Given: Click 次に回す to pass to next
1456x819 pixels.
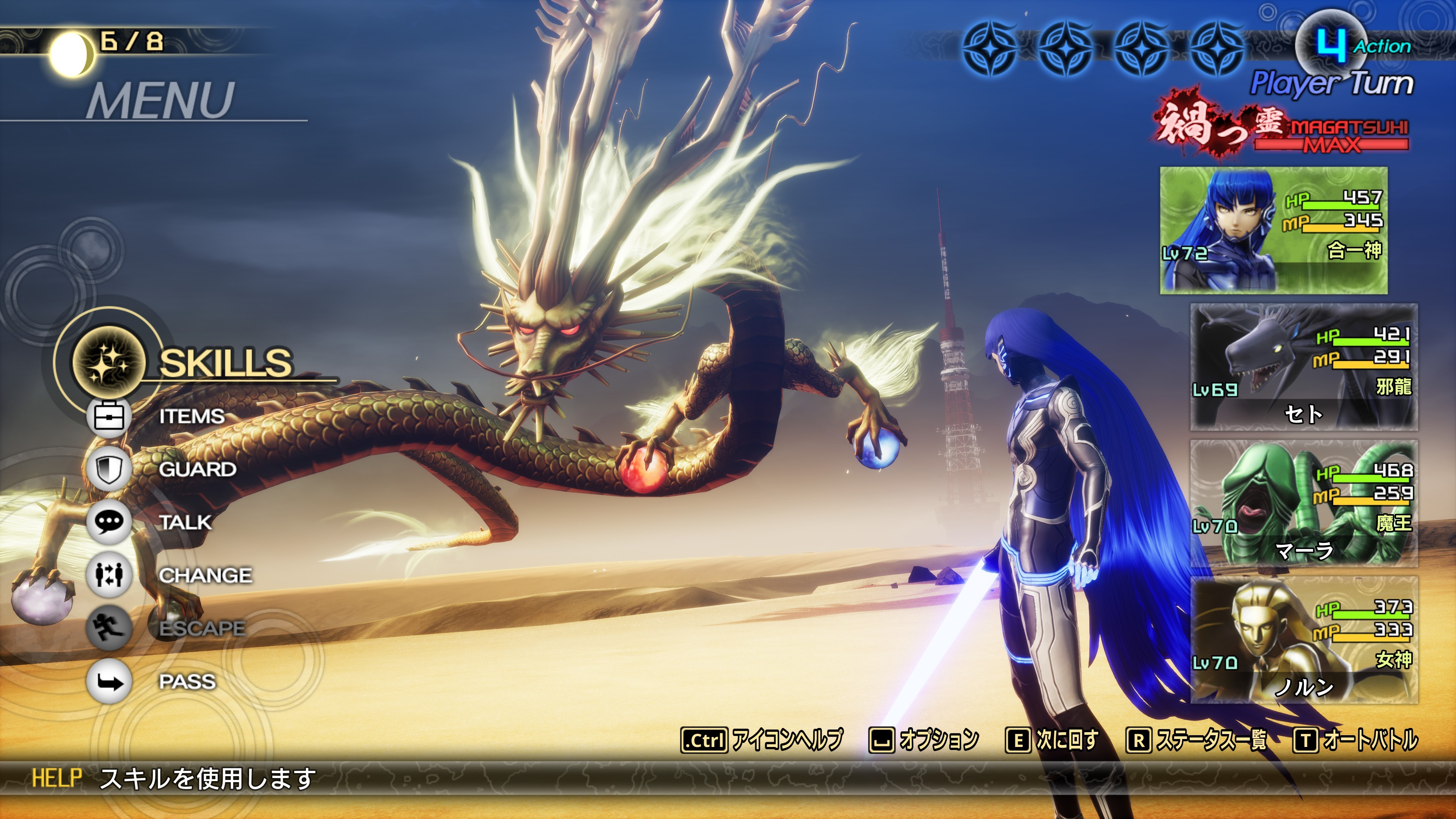Looking at the screenshot, I should (1052, 739).
